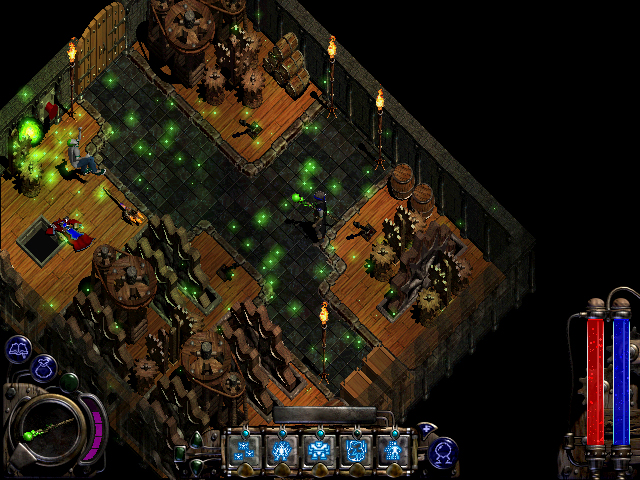Open the logbook with the book icon
The height and width of the screenshot is (480, 640).
point(17,349)
